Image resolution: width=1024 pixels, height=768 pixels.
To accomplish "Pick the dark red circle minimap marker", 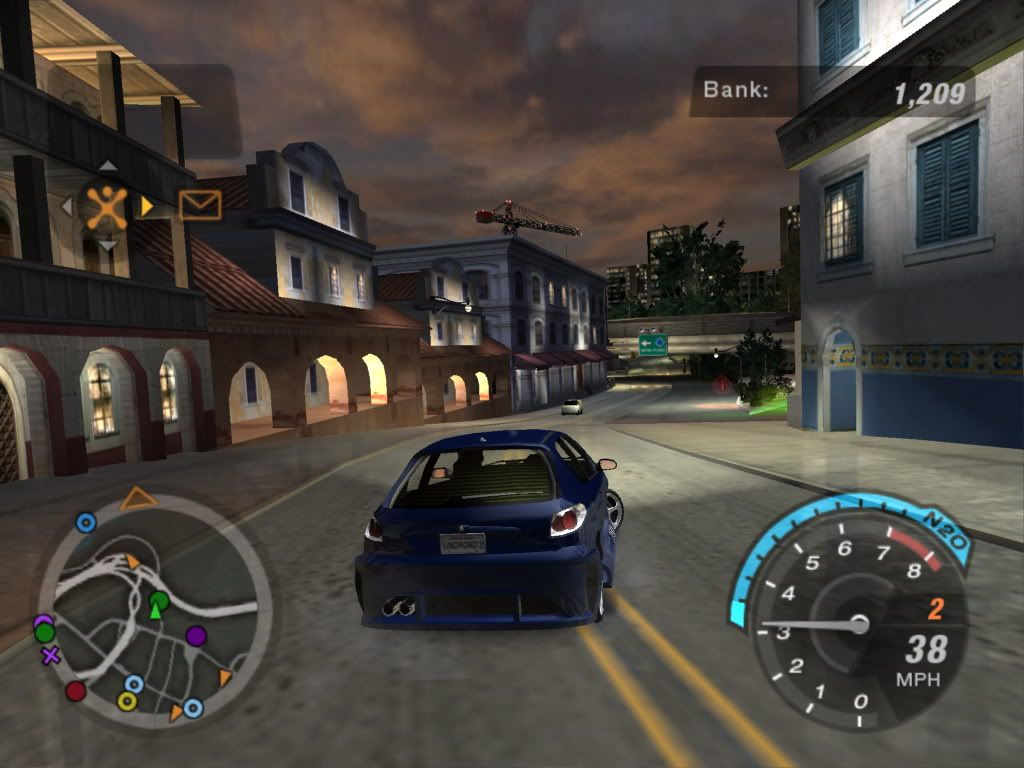I will pyautogui.click(x=76, y=691).
